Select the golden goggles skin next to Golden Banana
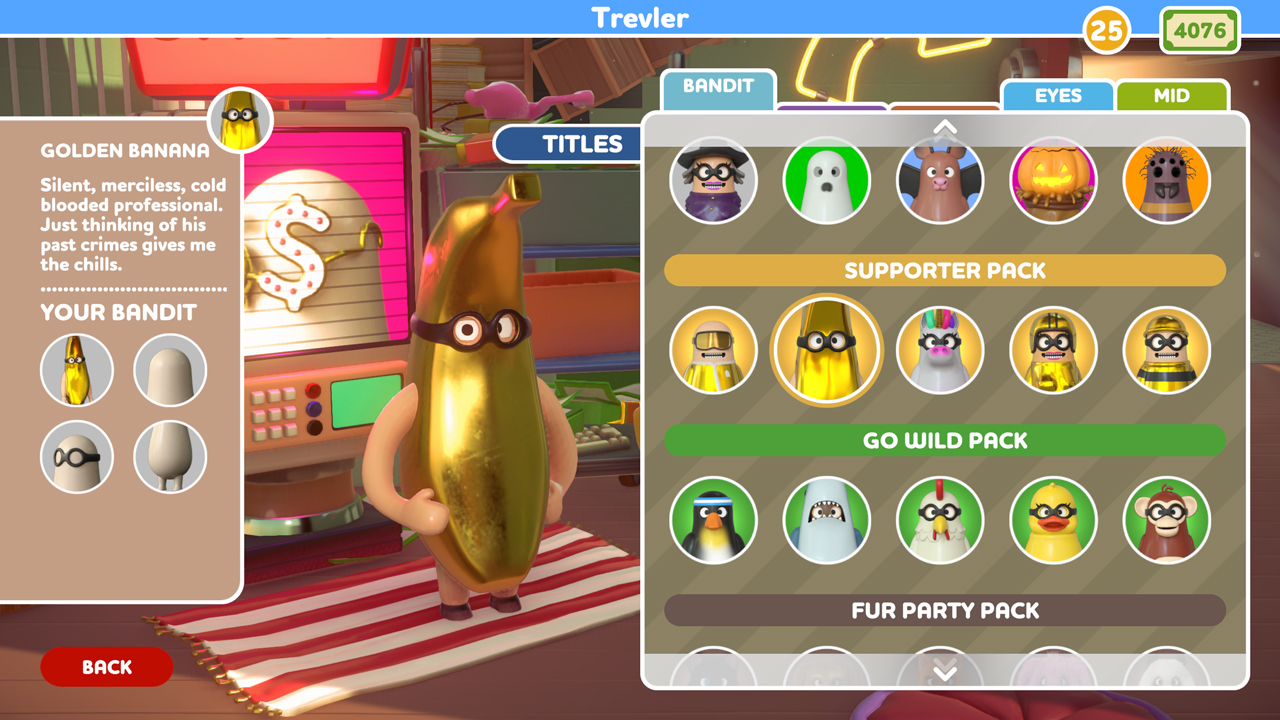1280x720 pixels. (714, 350)
